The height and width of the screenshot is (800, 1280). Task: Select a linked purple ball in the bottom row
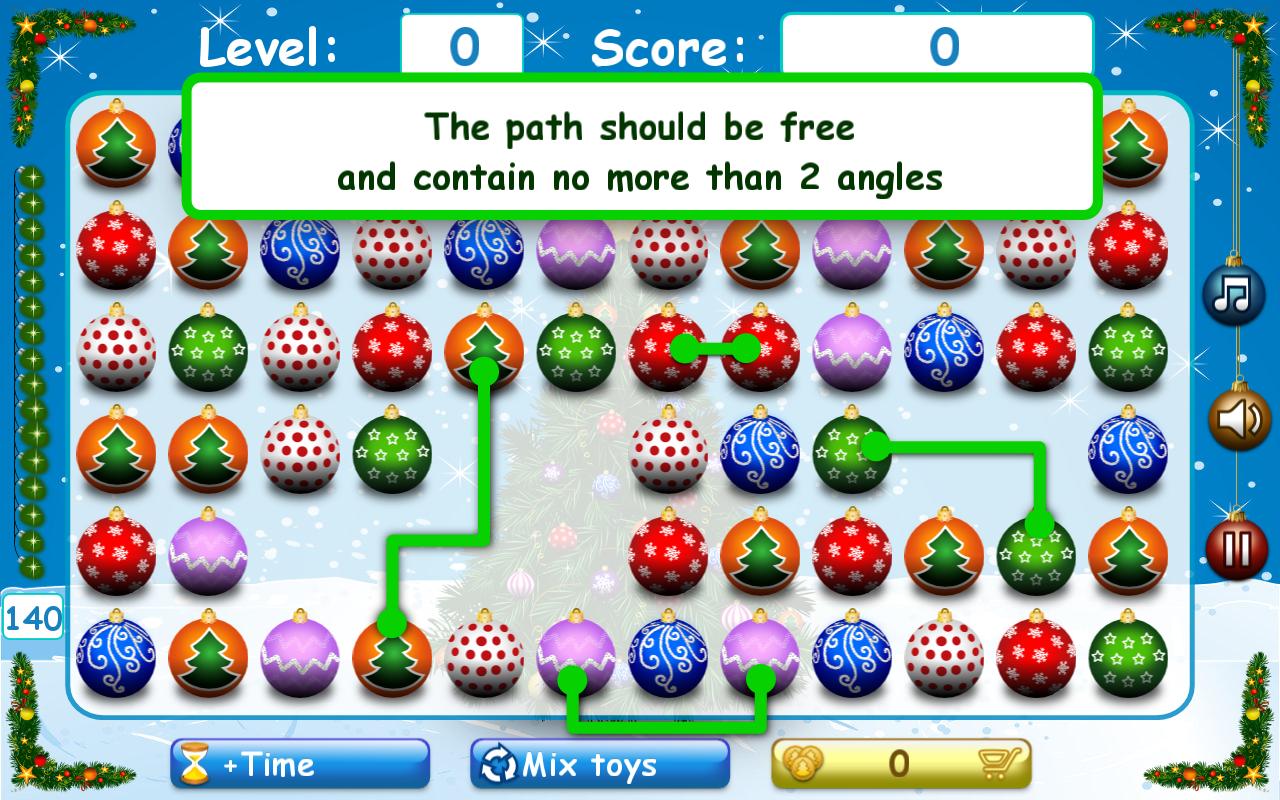click(x=577, y=657)
